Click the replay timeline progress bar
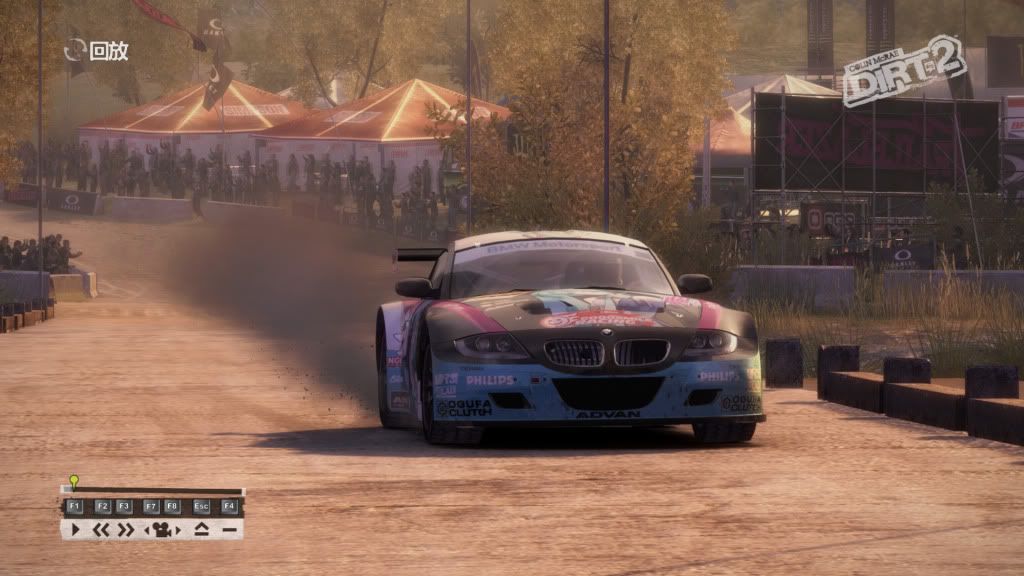1024x576 pixels. tap(152, 491)
